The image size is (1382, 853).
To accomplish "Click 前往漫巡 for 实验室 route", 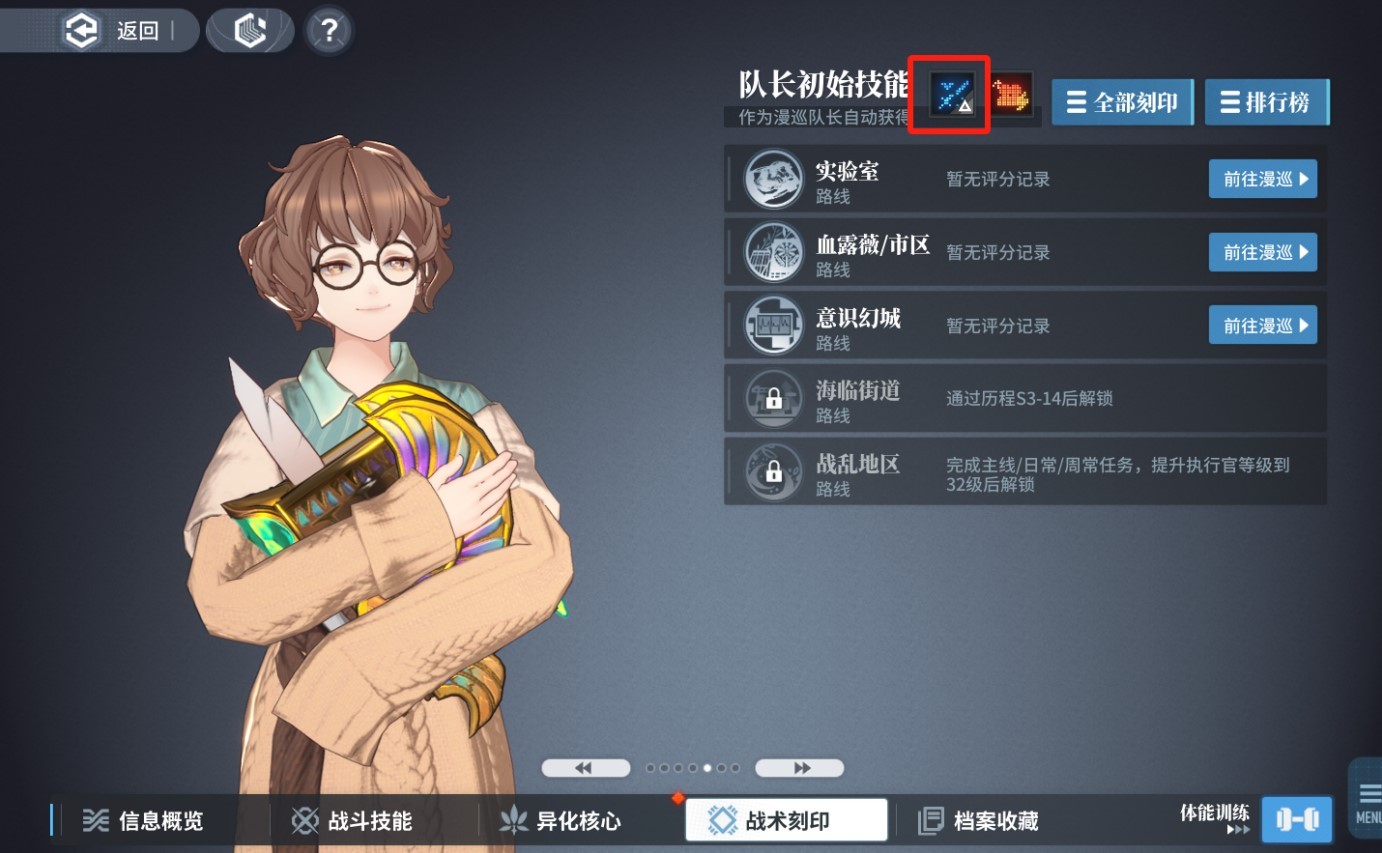I will [1263, 178].
